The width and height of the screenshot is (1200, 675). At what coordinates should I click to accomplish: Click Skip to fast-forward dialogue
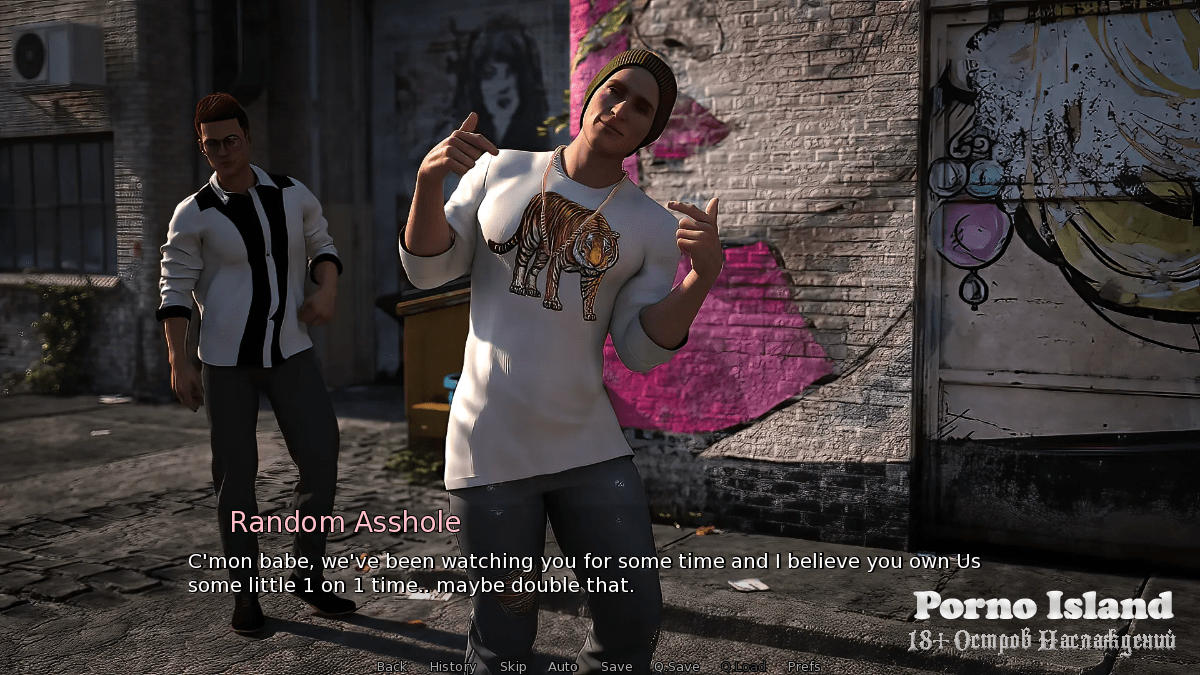click(512, 666)
